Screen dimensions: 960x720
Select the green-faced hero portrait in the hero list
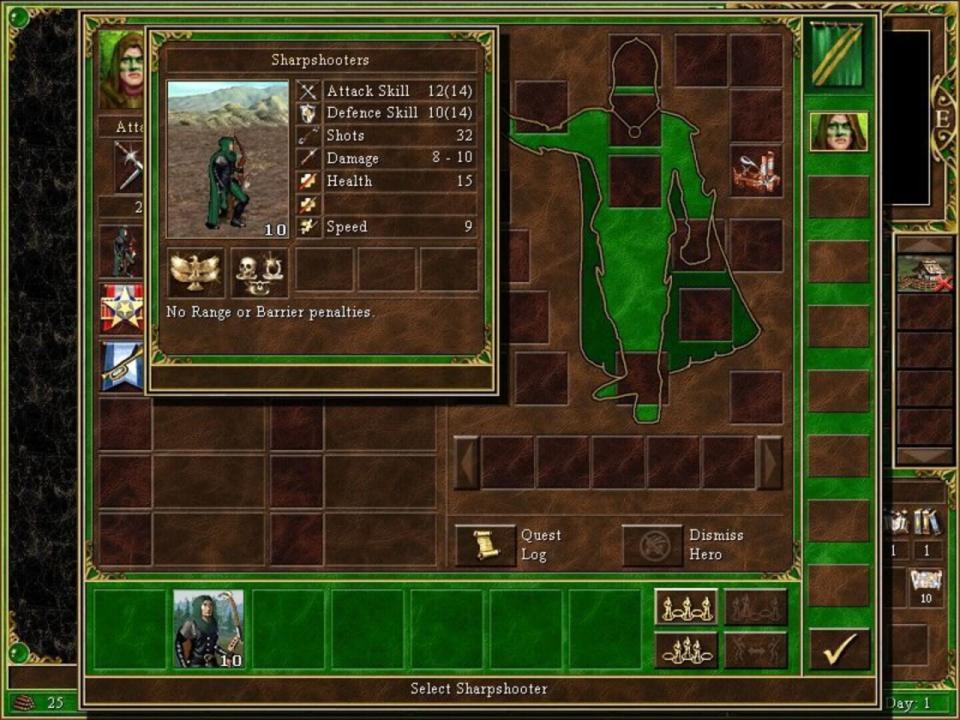tap(838, 132)
